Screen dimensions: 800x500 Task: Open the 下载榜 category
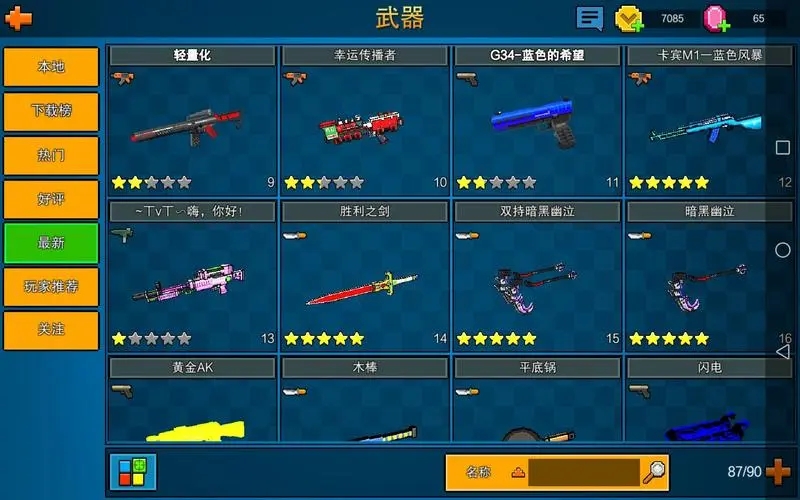click(51, 111)
